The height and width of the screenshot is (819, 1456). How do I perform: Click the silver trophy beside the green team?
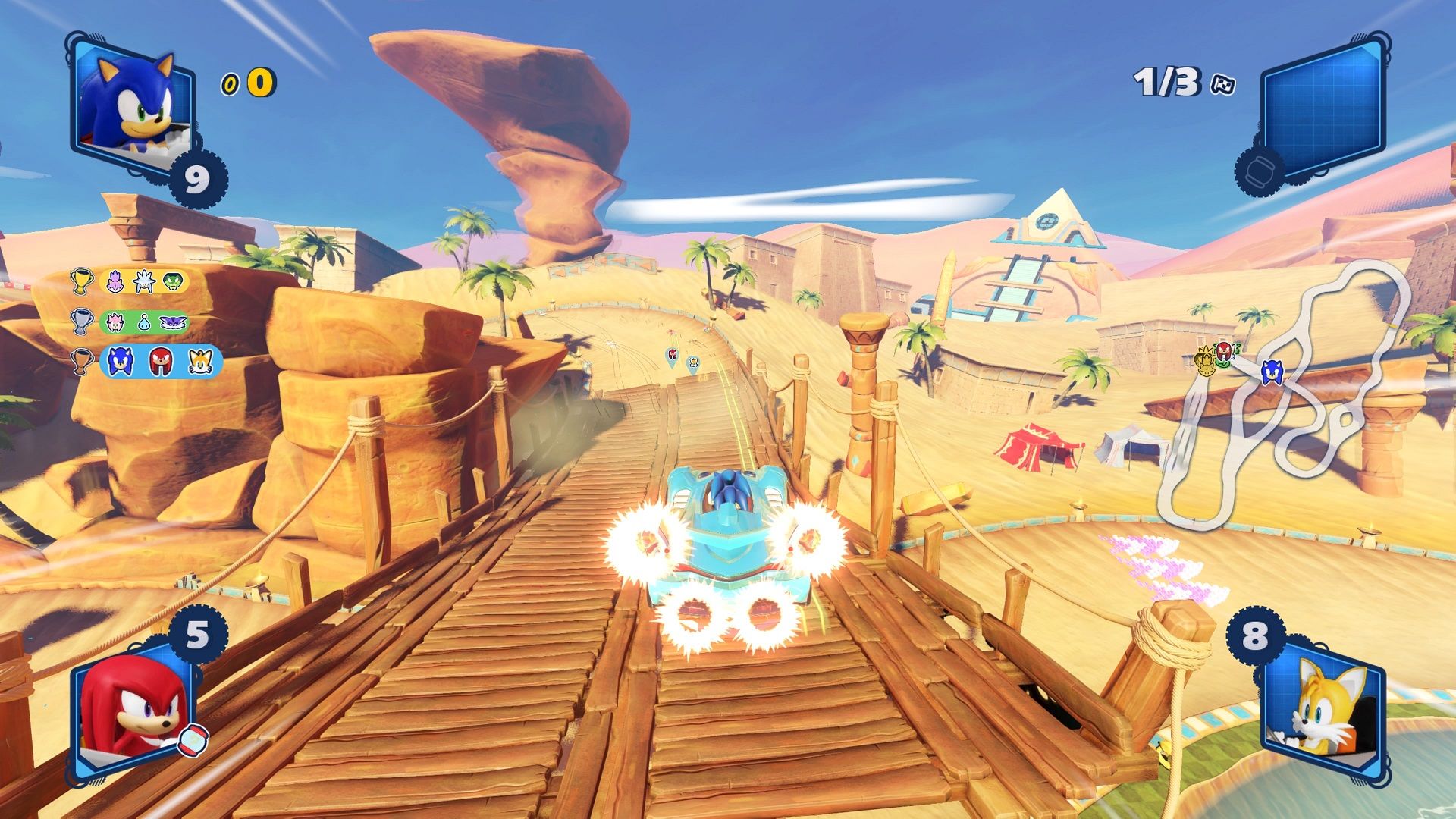(83, 322)
